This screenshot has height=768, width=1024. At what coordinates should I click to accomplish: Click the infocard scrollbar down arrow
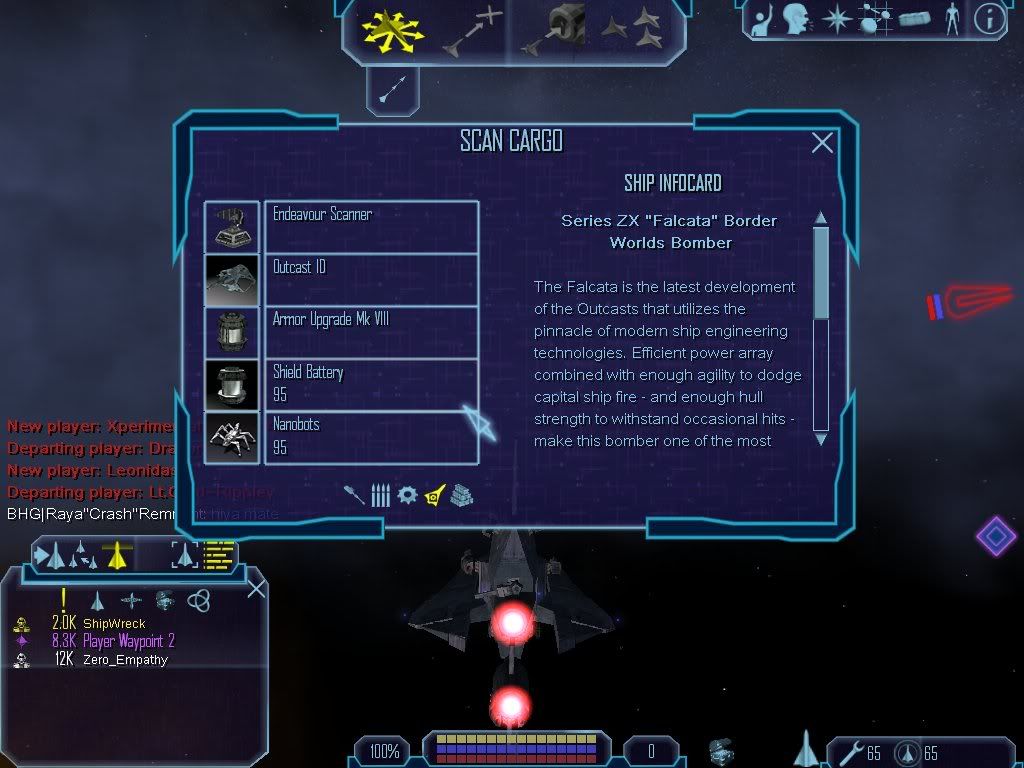click(x=821, y=438)
